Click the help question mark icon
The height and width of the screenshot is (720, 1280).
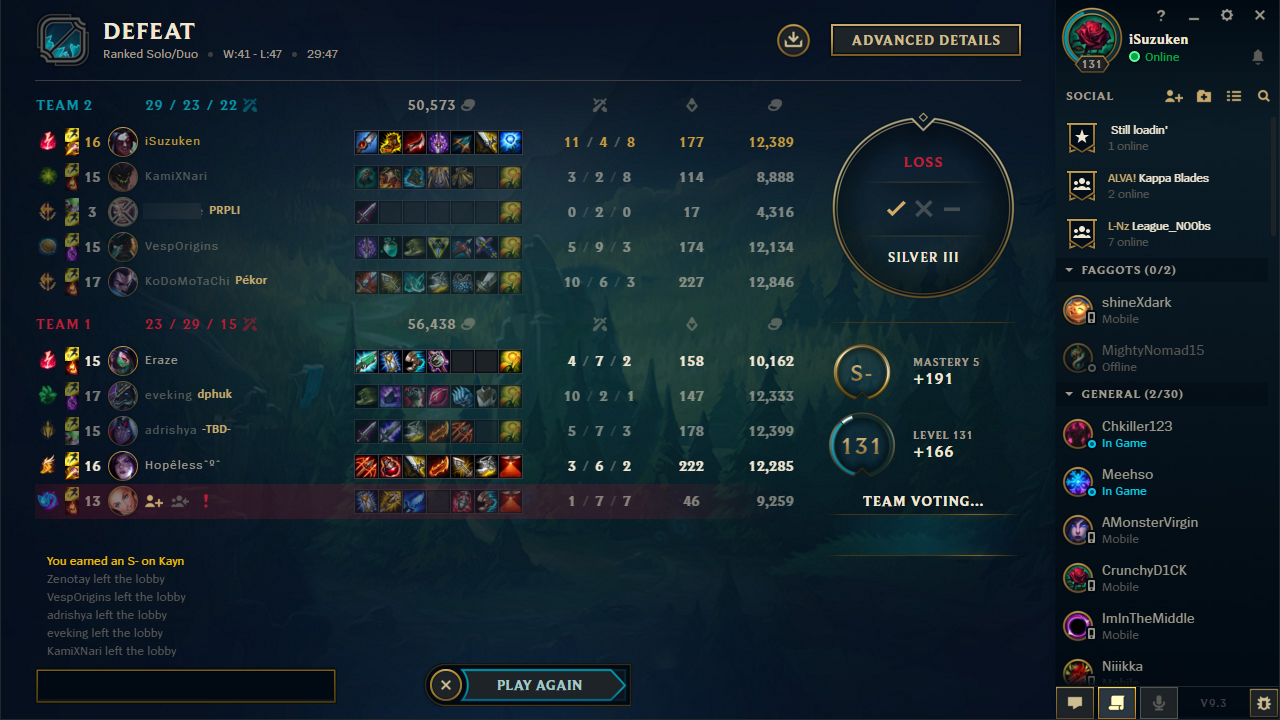1160,15
